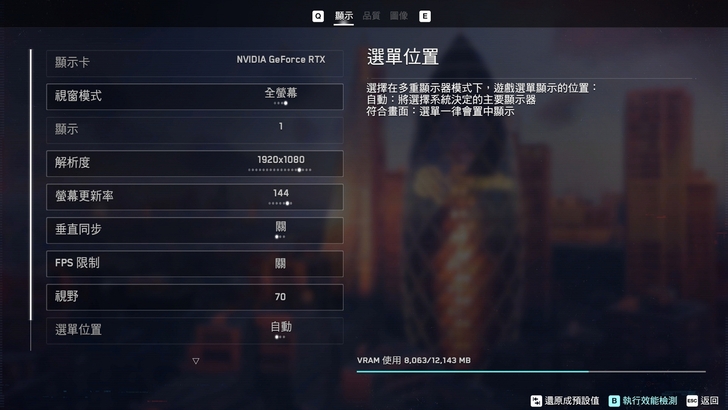
Task: Toggle the 垂直同步 setting
Action: (x=195, y=230)
